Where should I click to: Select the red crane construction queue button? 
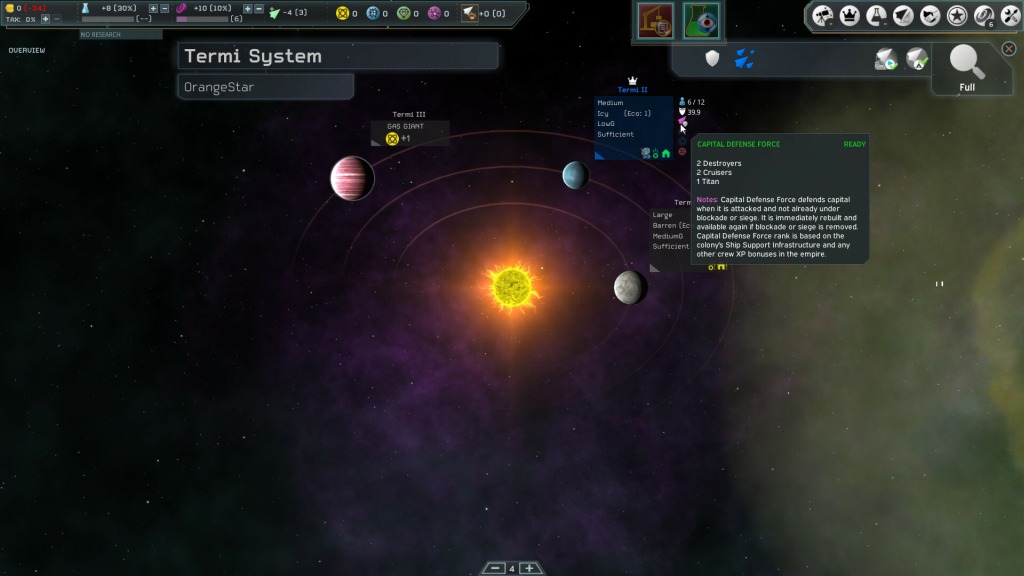(x=657, y=21)
